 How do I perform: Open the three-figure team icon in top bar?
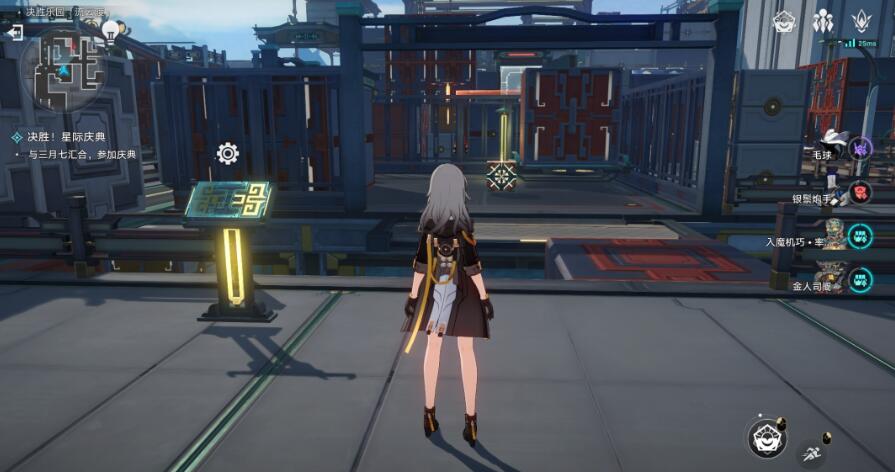823,20
